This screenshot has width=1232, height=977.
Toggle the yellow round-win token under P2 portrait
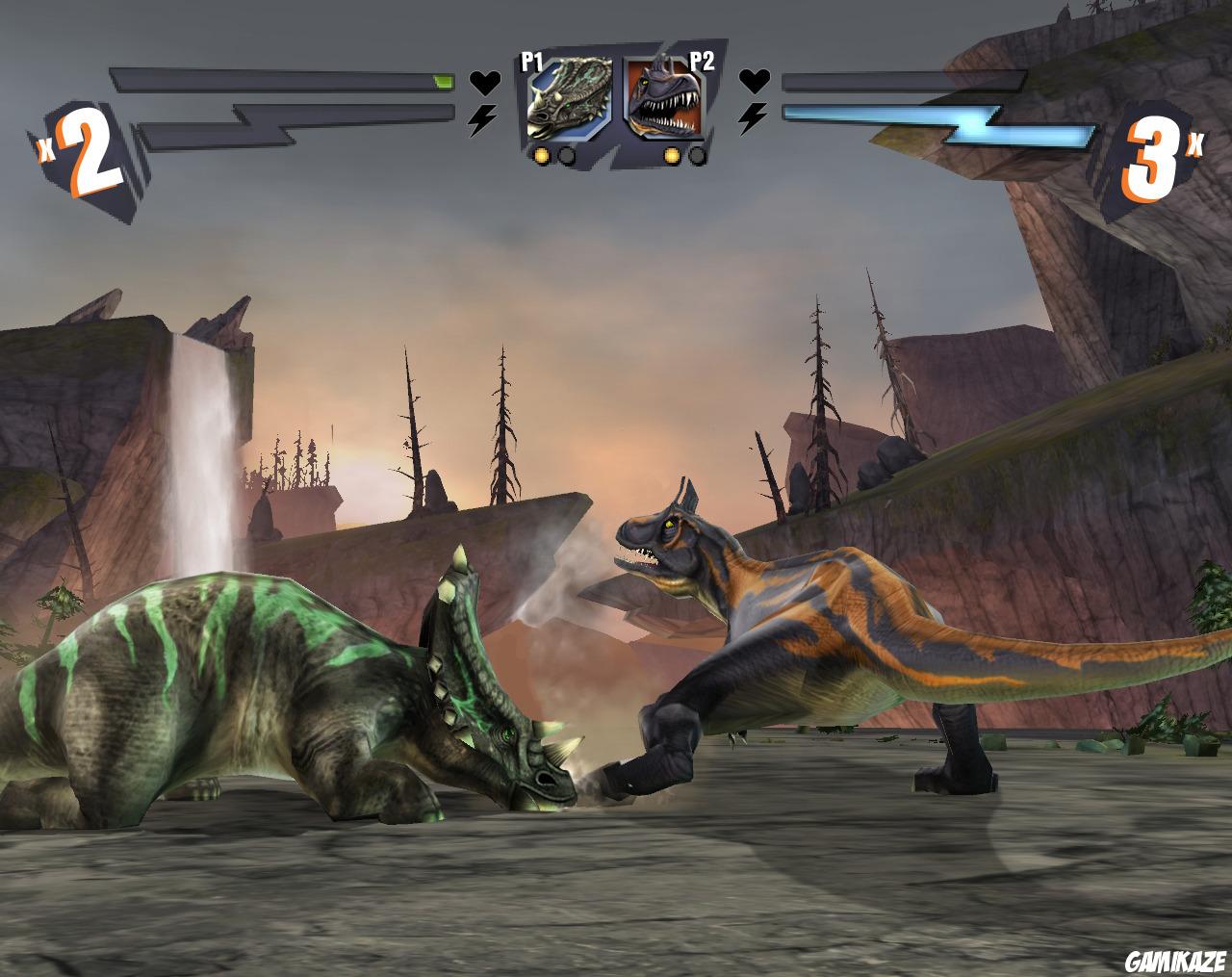(x=672, y=155)
